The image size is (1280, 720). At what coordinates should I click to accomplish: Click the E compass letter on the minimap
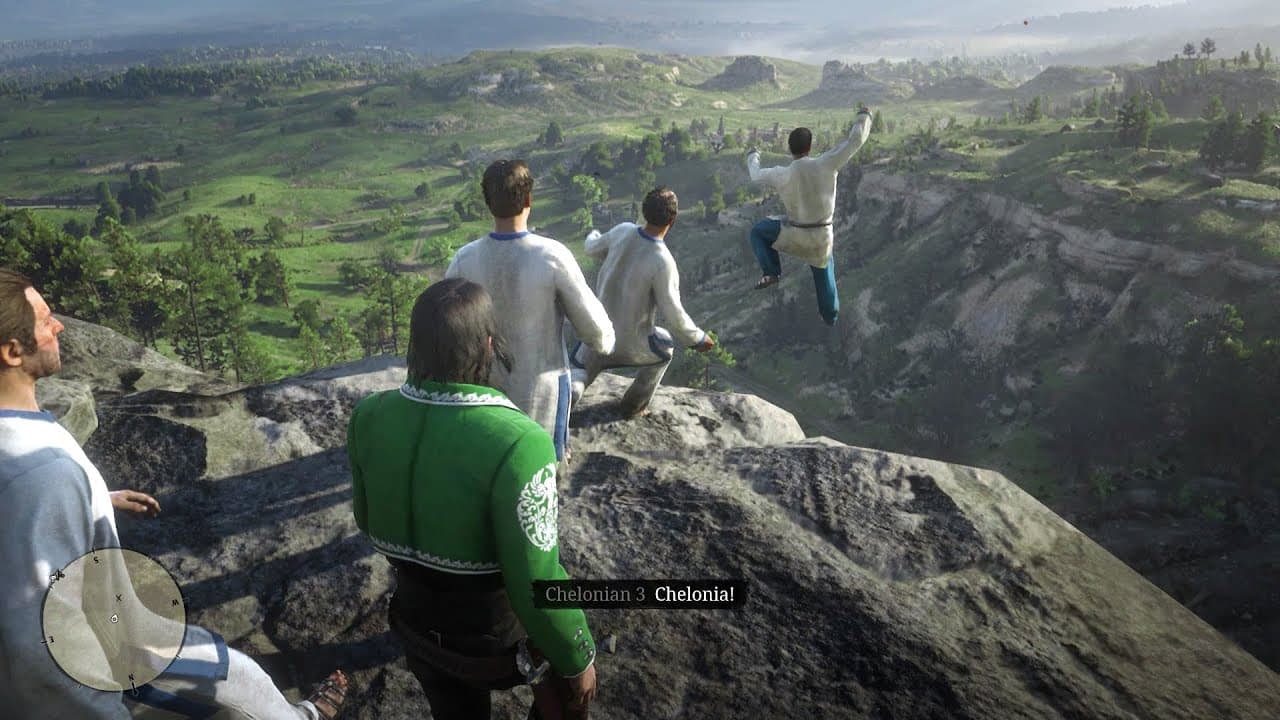click(x=51, y=640)
